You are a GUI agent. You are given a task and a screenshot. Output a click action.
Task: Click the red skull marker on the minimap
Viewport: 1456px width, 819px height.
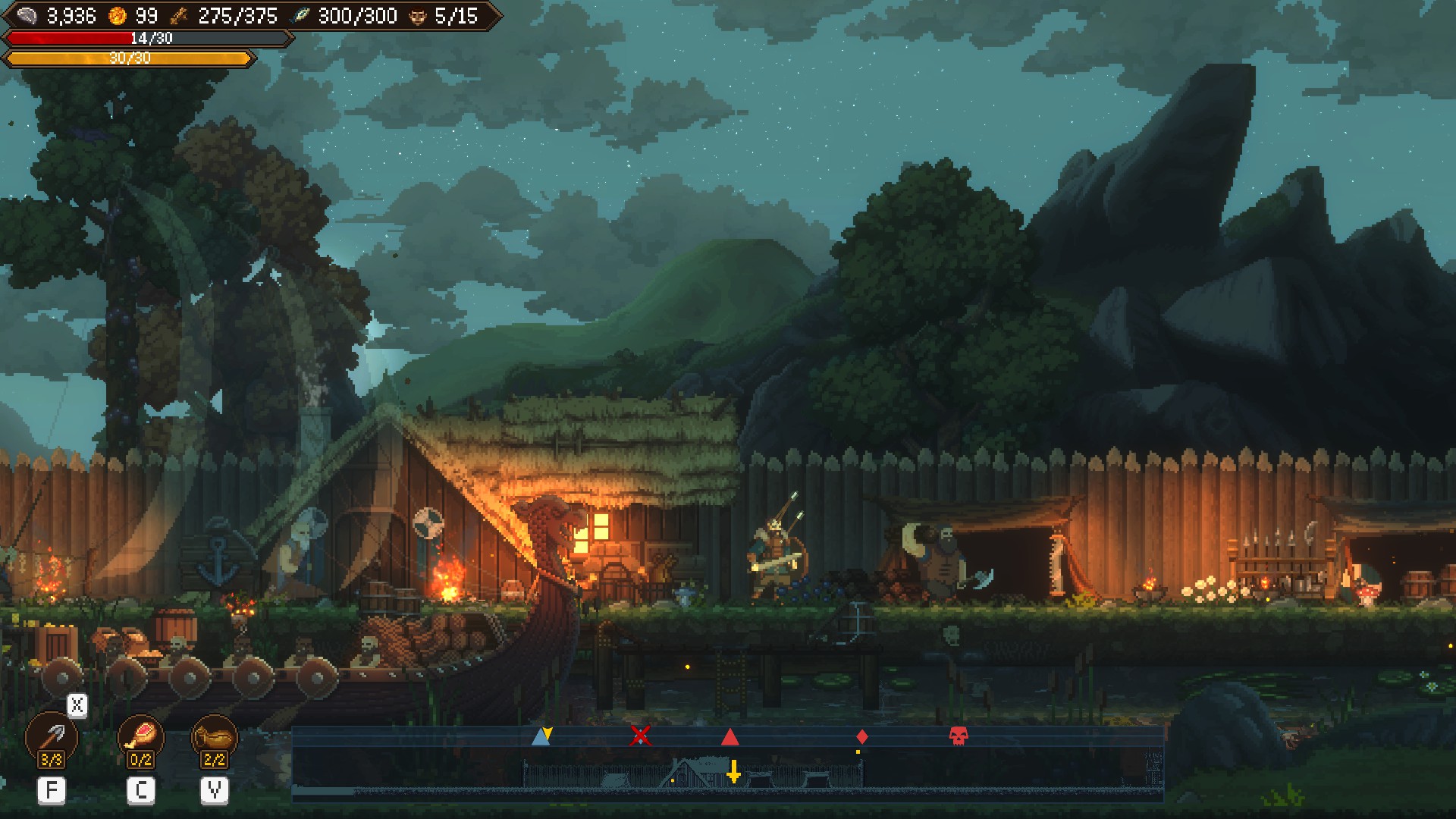(959, 736)
